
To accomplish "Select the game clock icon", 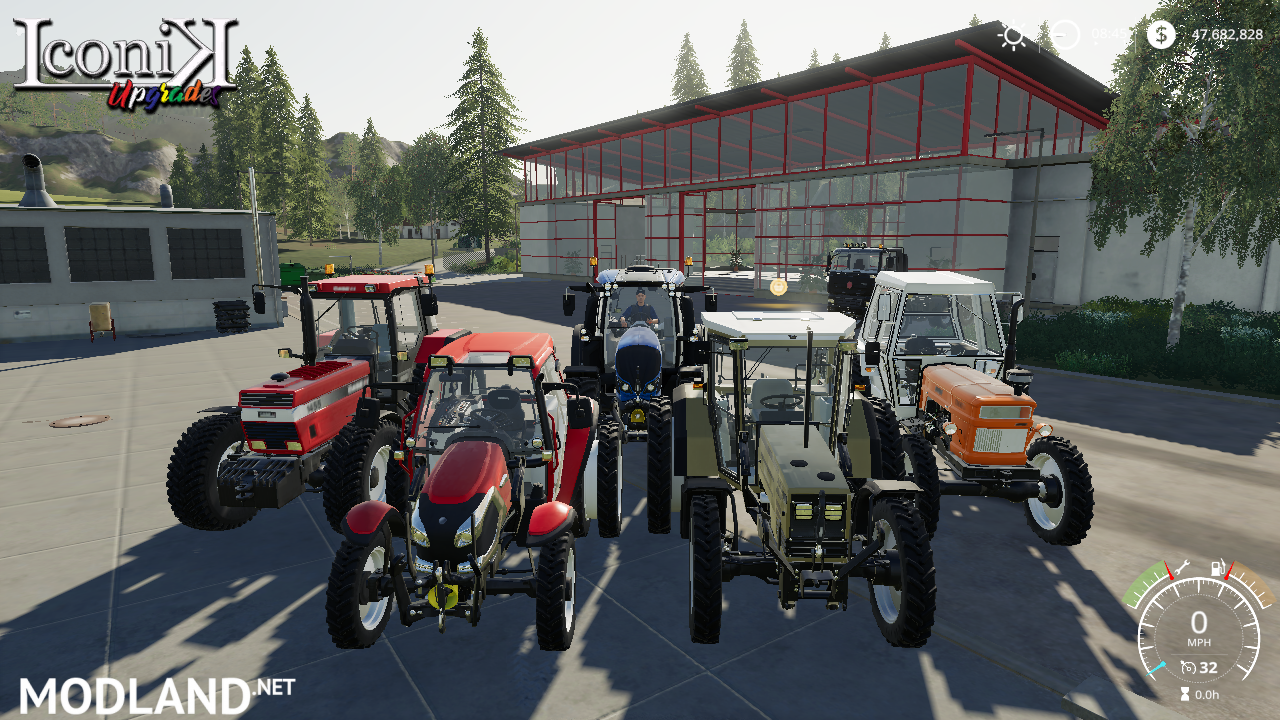I will [1066, 35].
